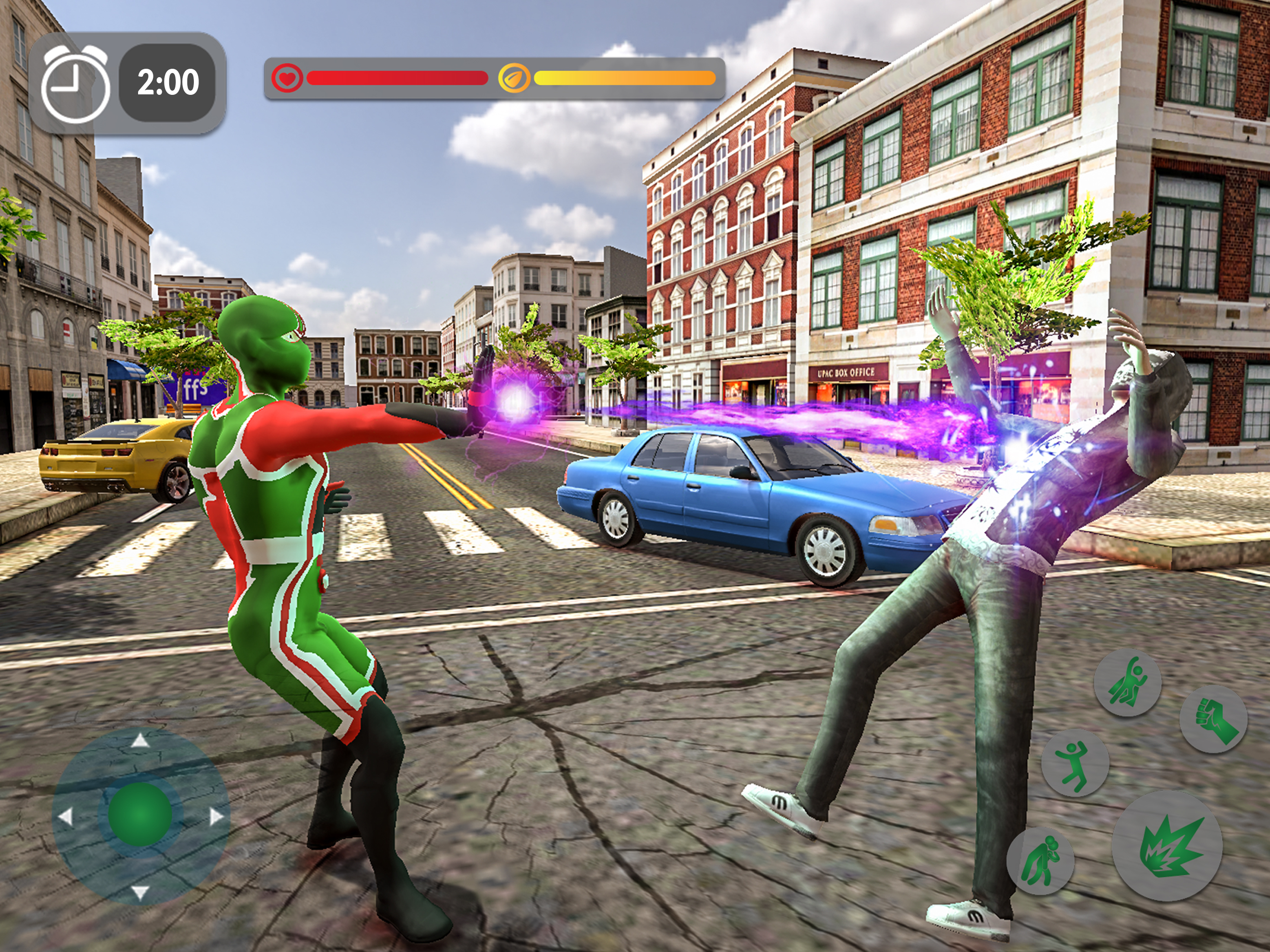Image resolution: width=1270 pixels, height=952 pixels.
Task: Activate the clenched fist punch attack
Action: click(x=1212, y=719)
